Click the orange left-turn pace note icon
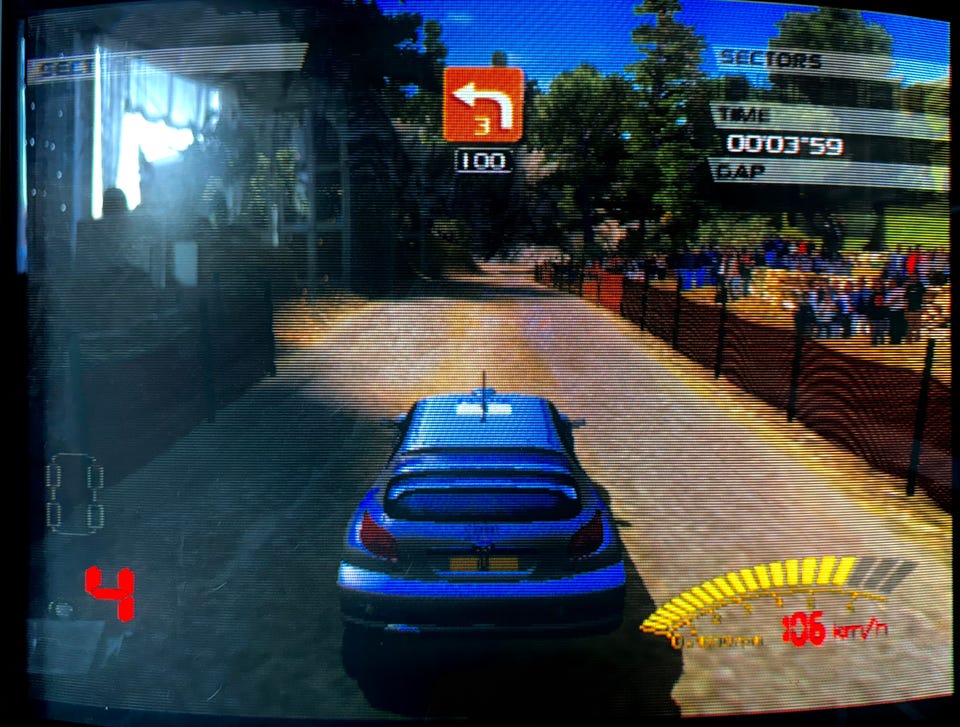This screenshot has height=727, width=960. [483, 105]
